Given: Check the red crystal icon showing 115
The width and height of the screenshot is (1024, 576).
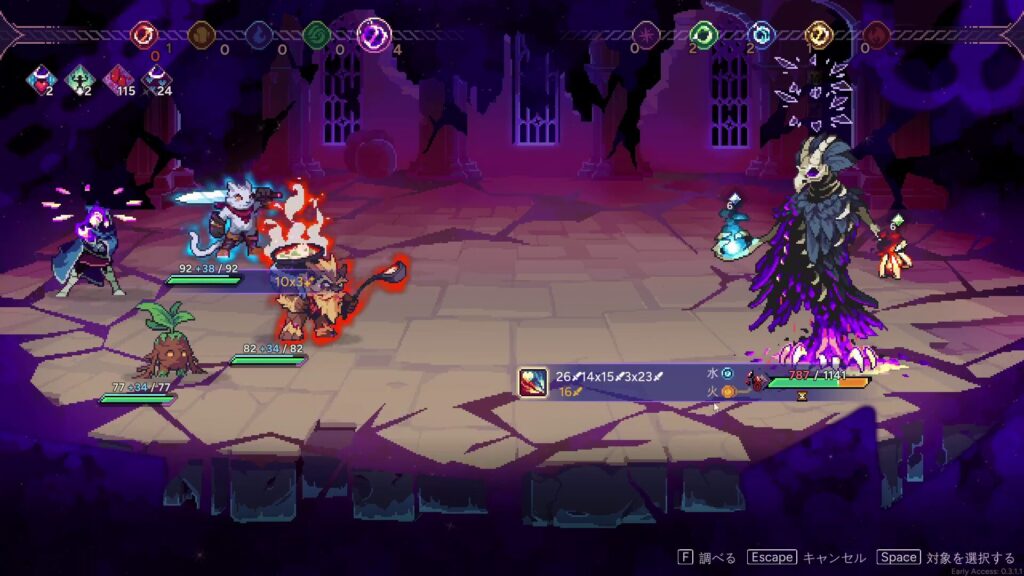Looking at the screenshot, I should pos(116,79).
